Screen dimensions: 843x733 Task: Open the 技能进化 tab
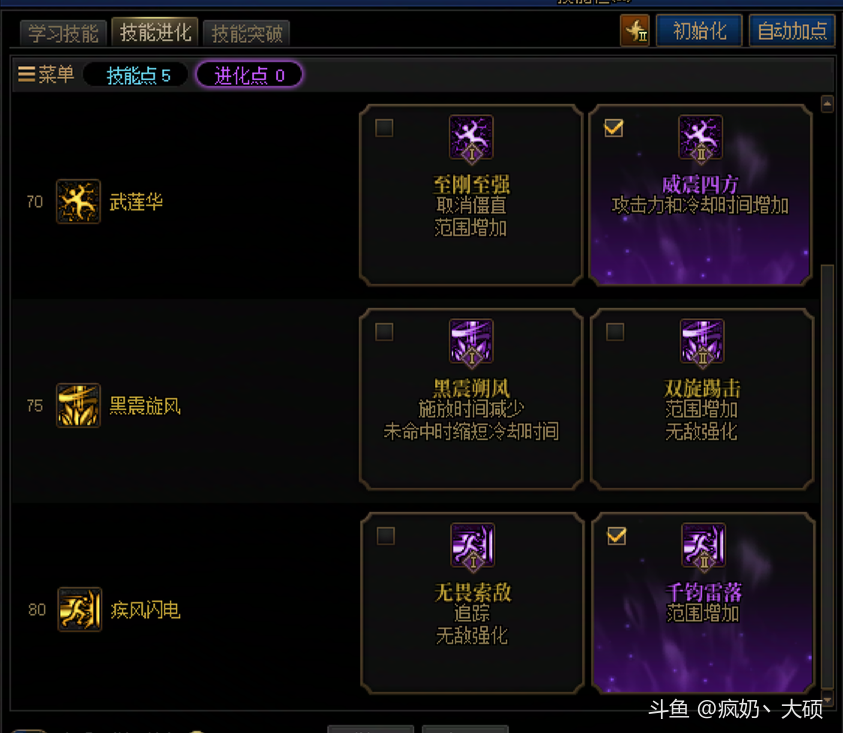tap(155, 32)
